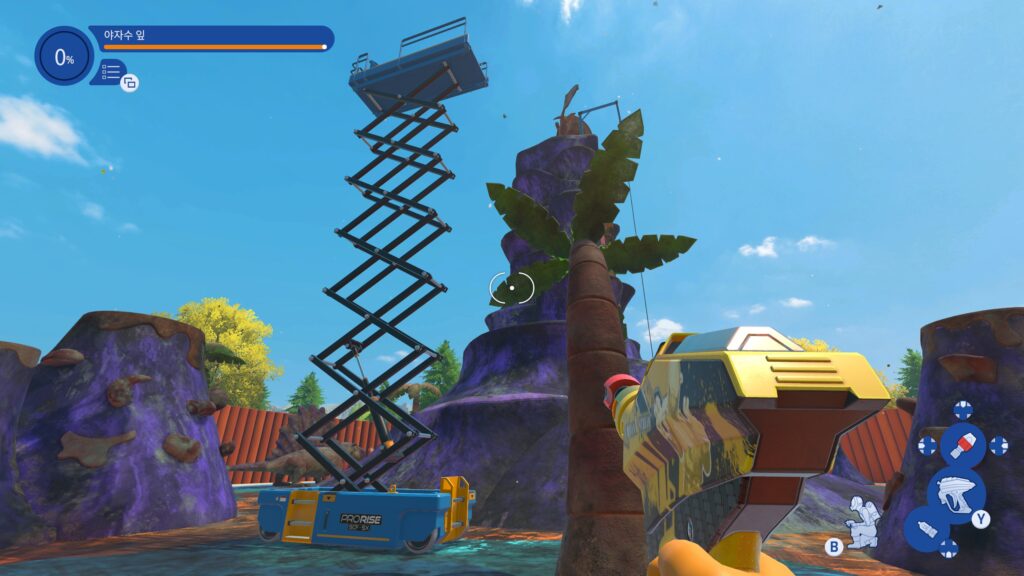Open the job task checklist icon

point(110,71)
